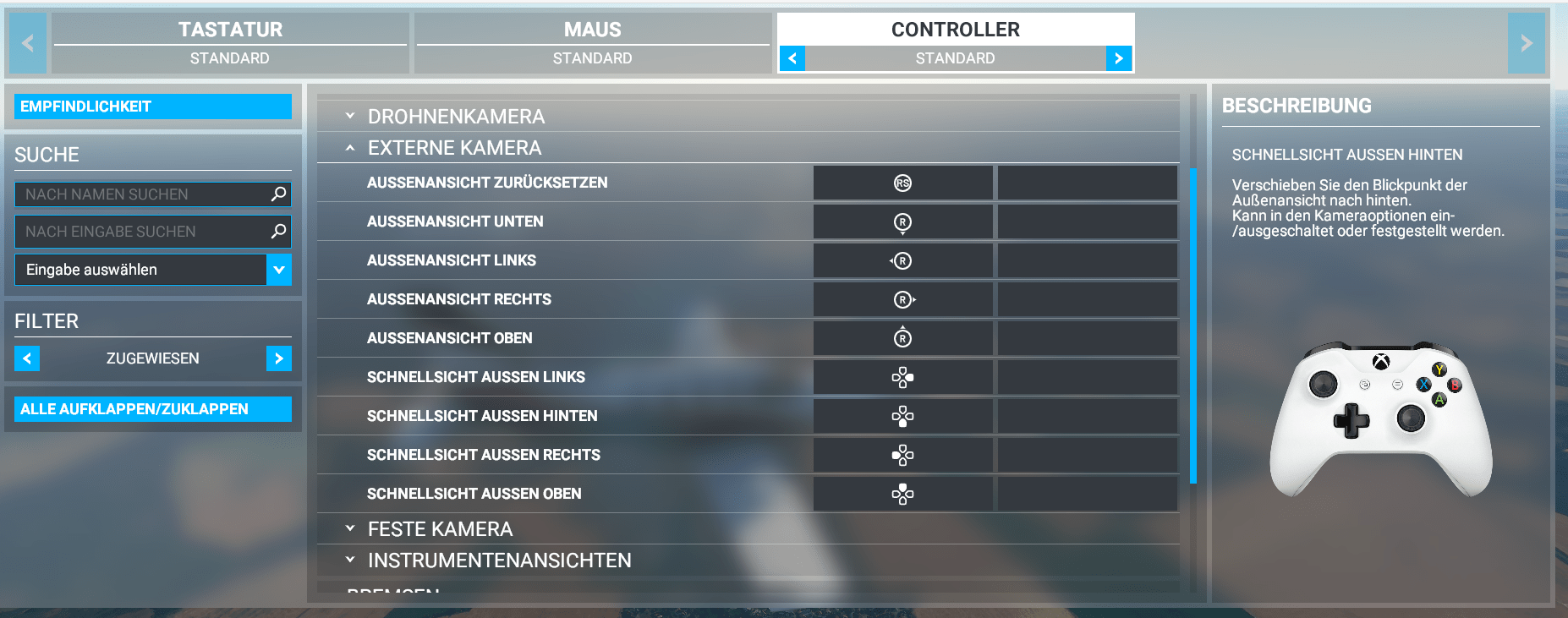Click the D-pad icon for Schnellsicht Aussen Hinten
Viewport: 1568px width, 618px height.
[x=902, y=416]
